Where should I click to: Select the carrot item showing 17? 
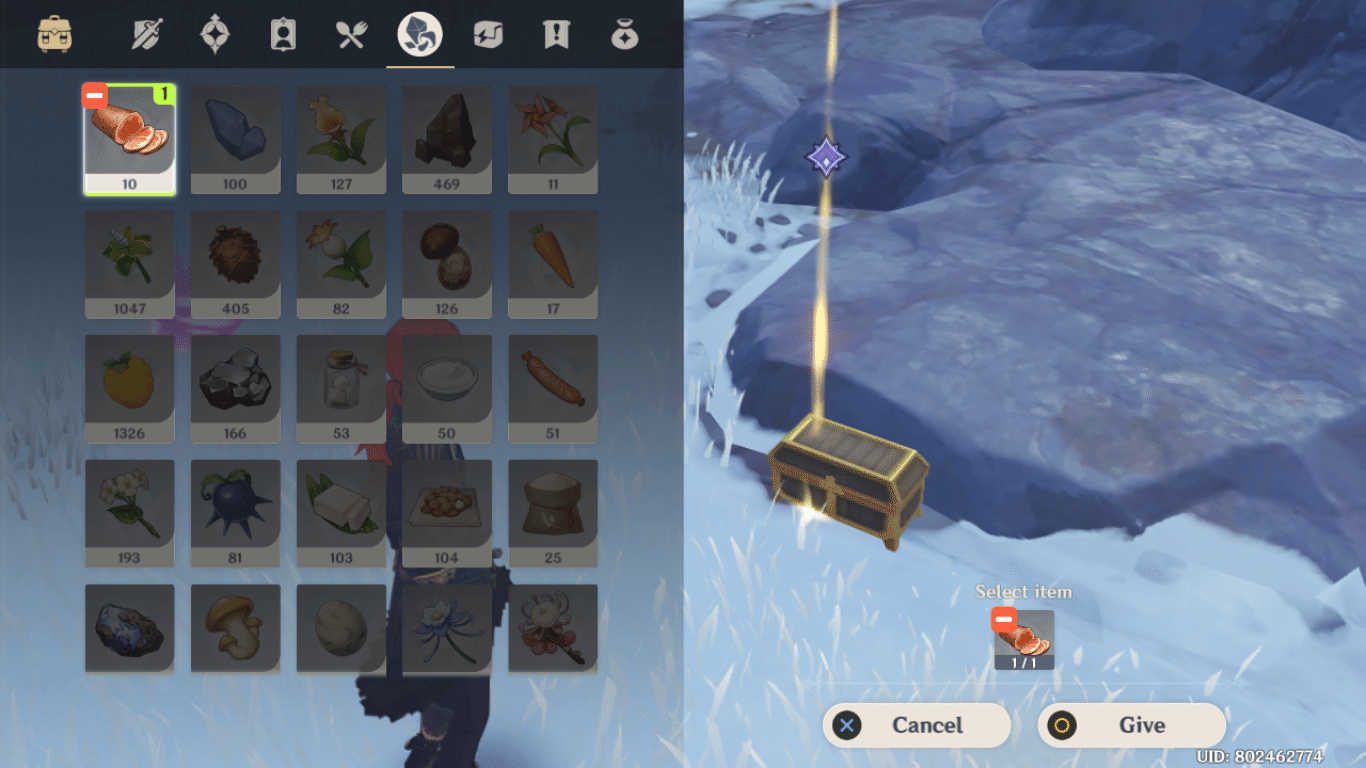553,263
